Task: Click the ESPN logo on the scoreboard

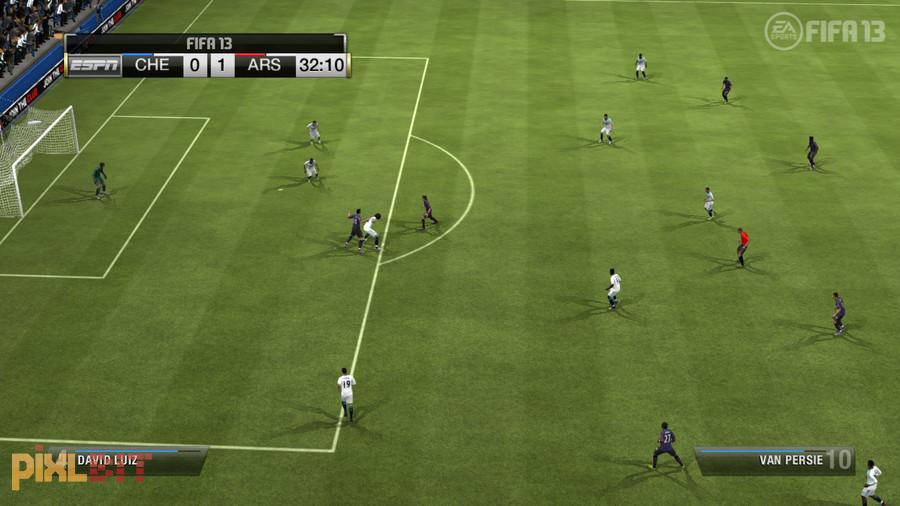Action: [x=94, y=66]
